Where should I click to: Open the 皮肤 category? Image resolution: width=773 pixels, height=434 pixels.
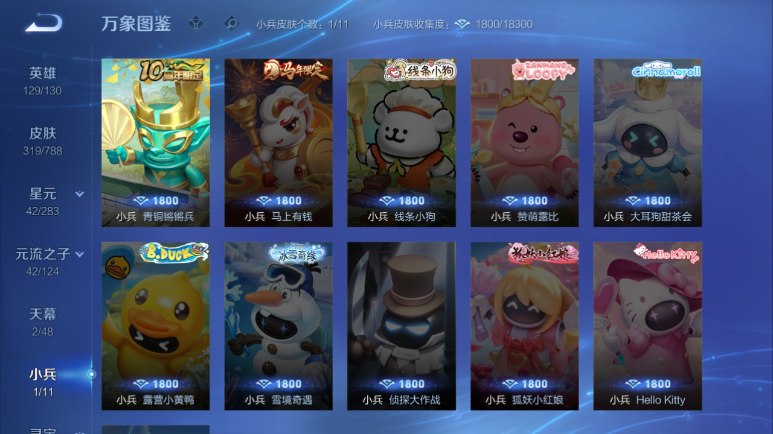coord(43,140)
